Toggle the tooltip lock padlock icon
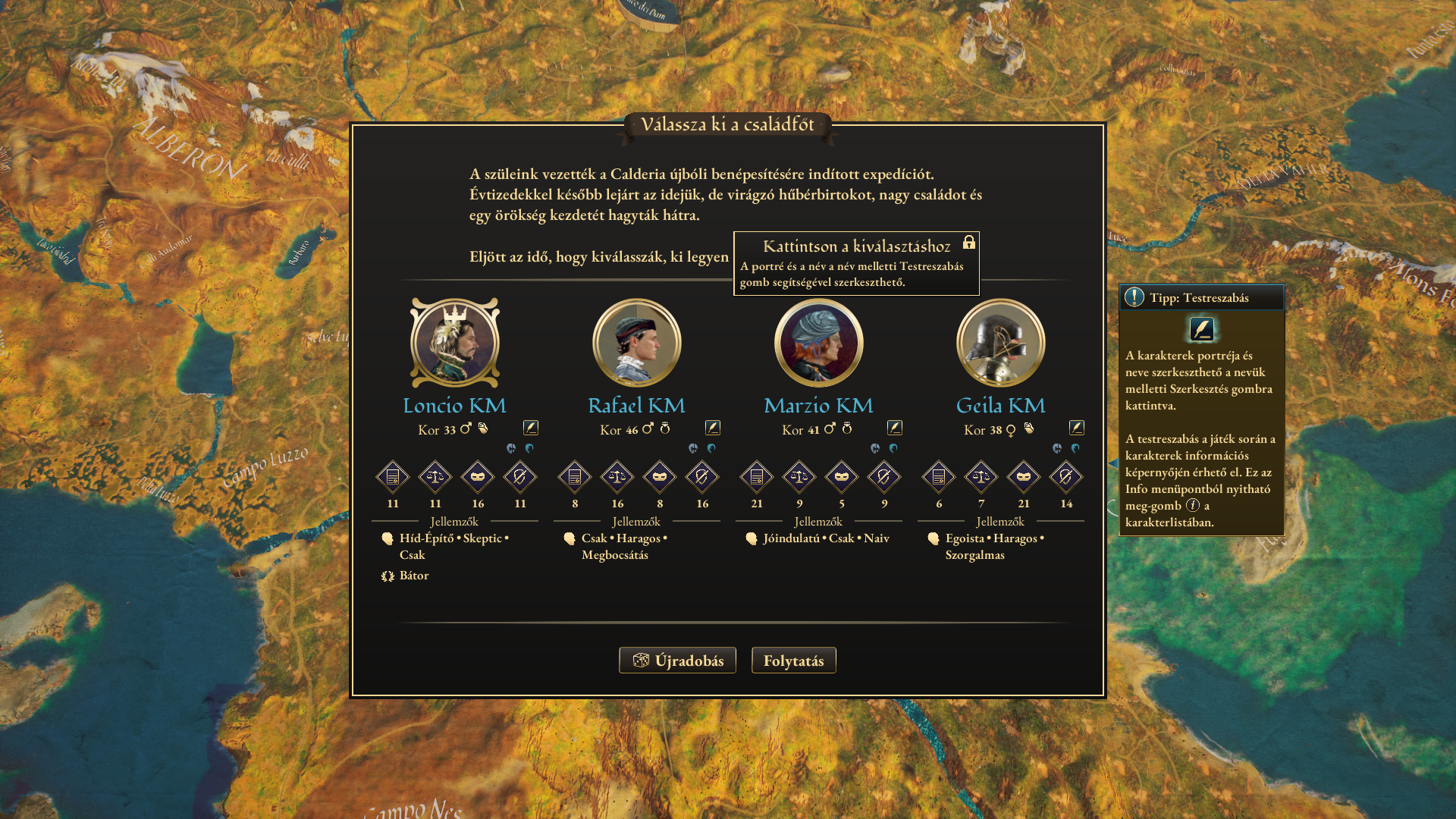 (968, 243)
